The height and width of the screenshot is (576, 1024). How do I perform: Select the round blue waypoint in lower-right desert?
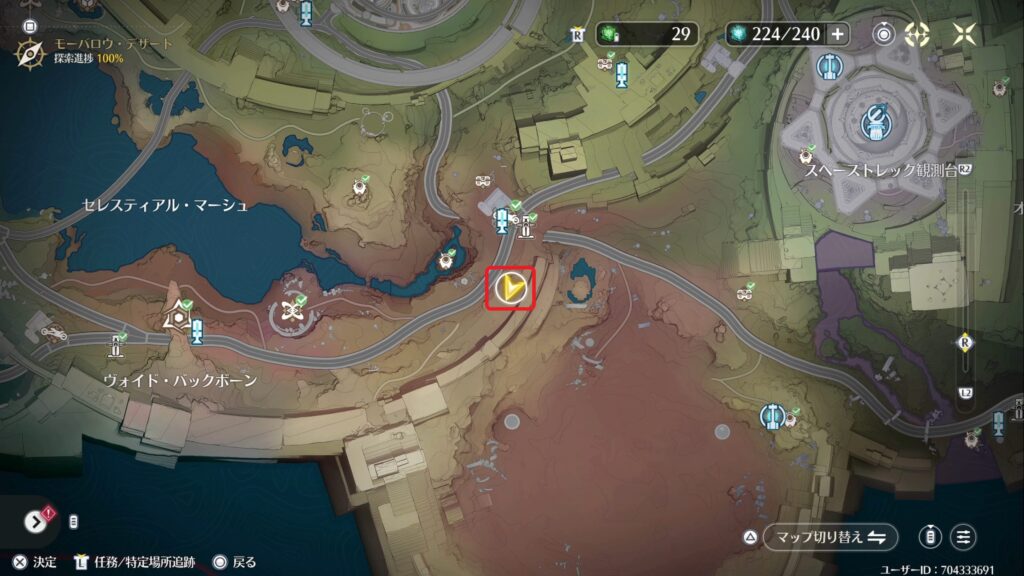[x=770, y=415]
